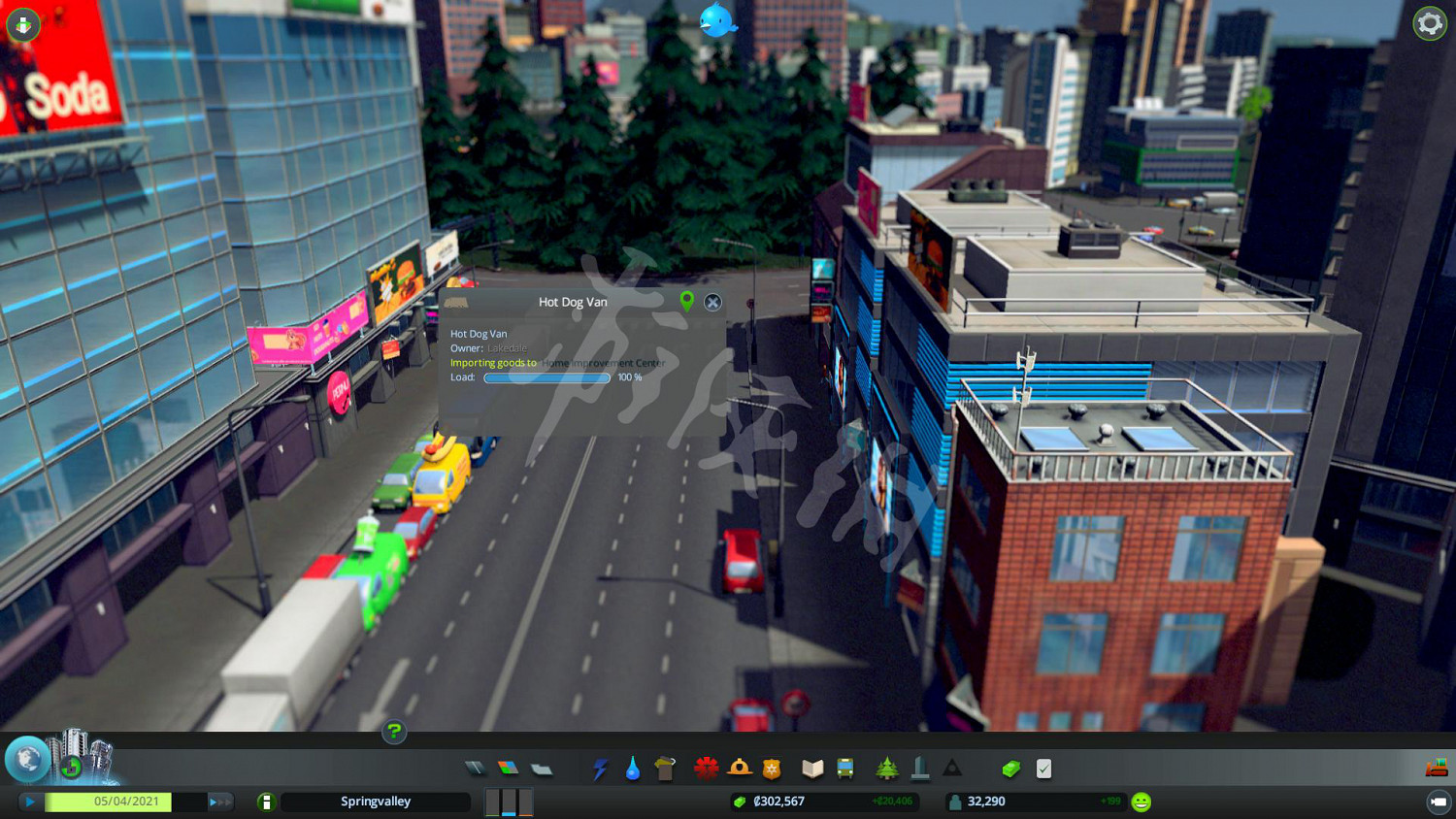This screenshot has width=1456, height=819.
Task: Open the Garbage services menu
Action: point(664,768)
